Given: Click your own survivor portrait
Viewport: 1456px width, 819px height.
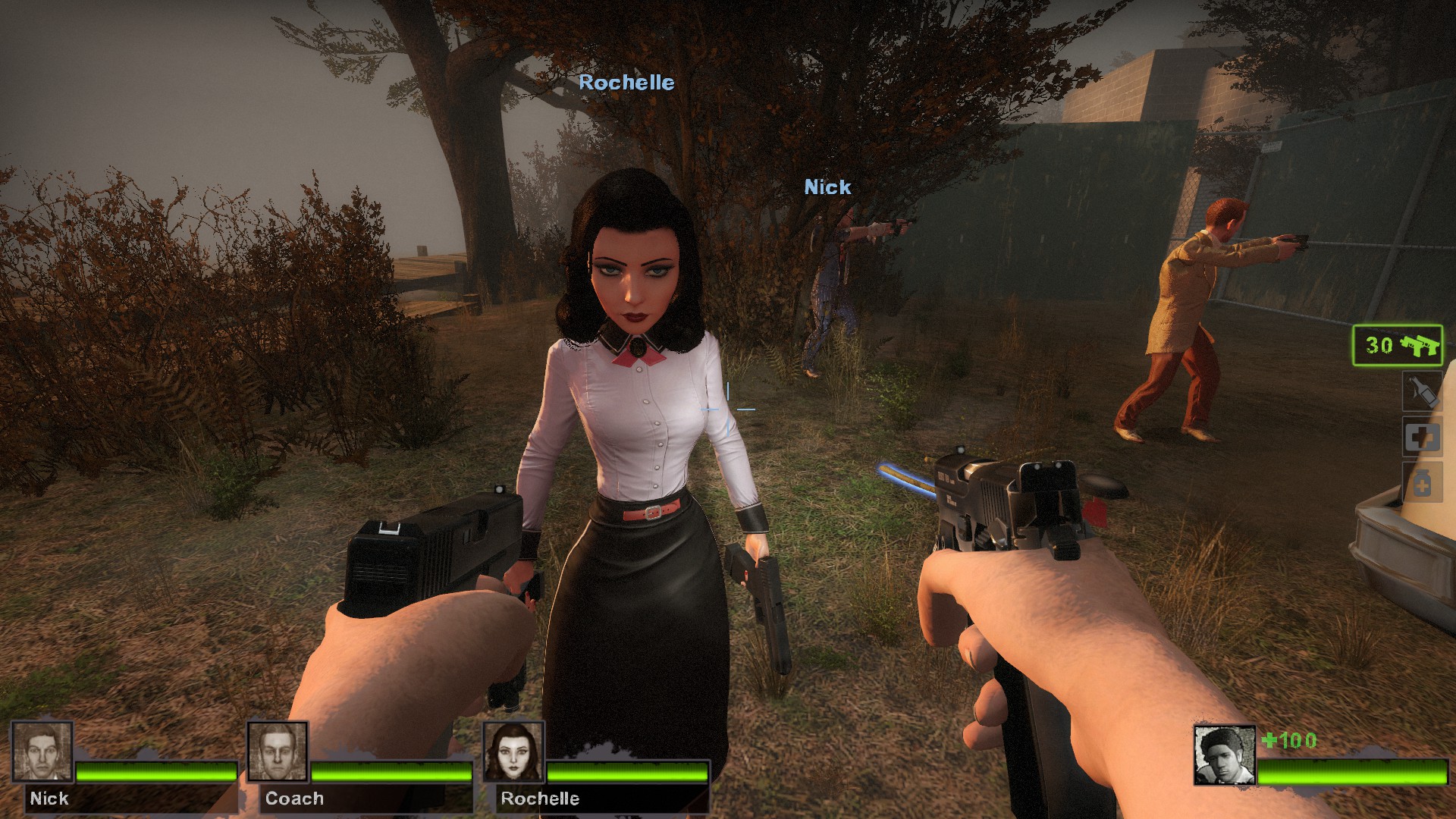Looking at the screenshot, I should point(1224,755).
